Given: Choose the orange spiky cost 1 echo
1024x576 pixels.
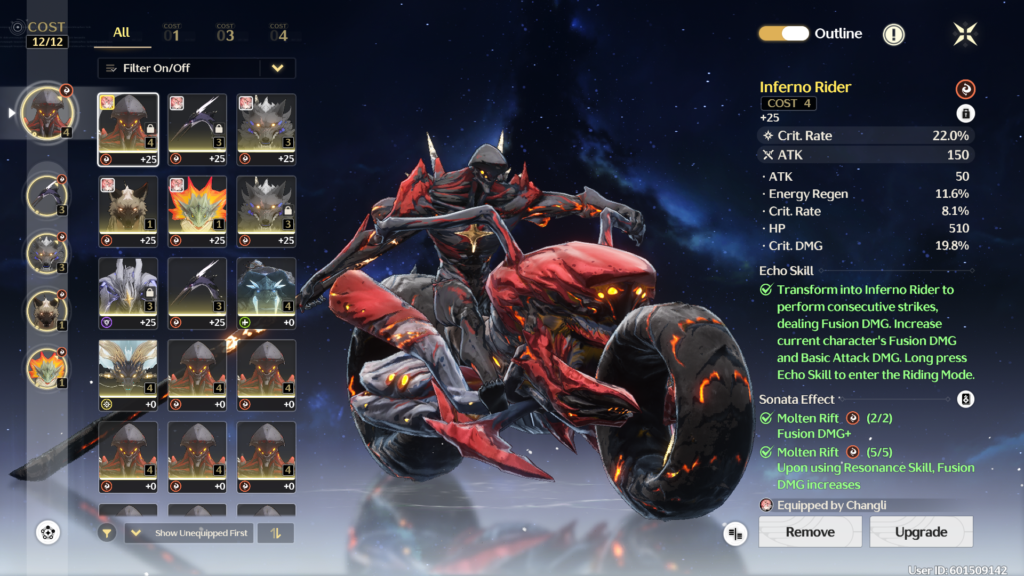Looking at the screenshot, I should (x=197, y=211).
